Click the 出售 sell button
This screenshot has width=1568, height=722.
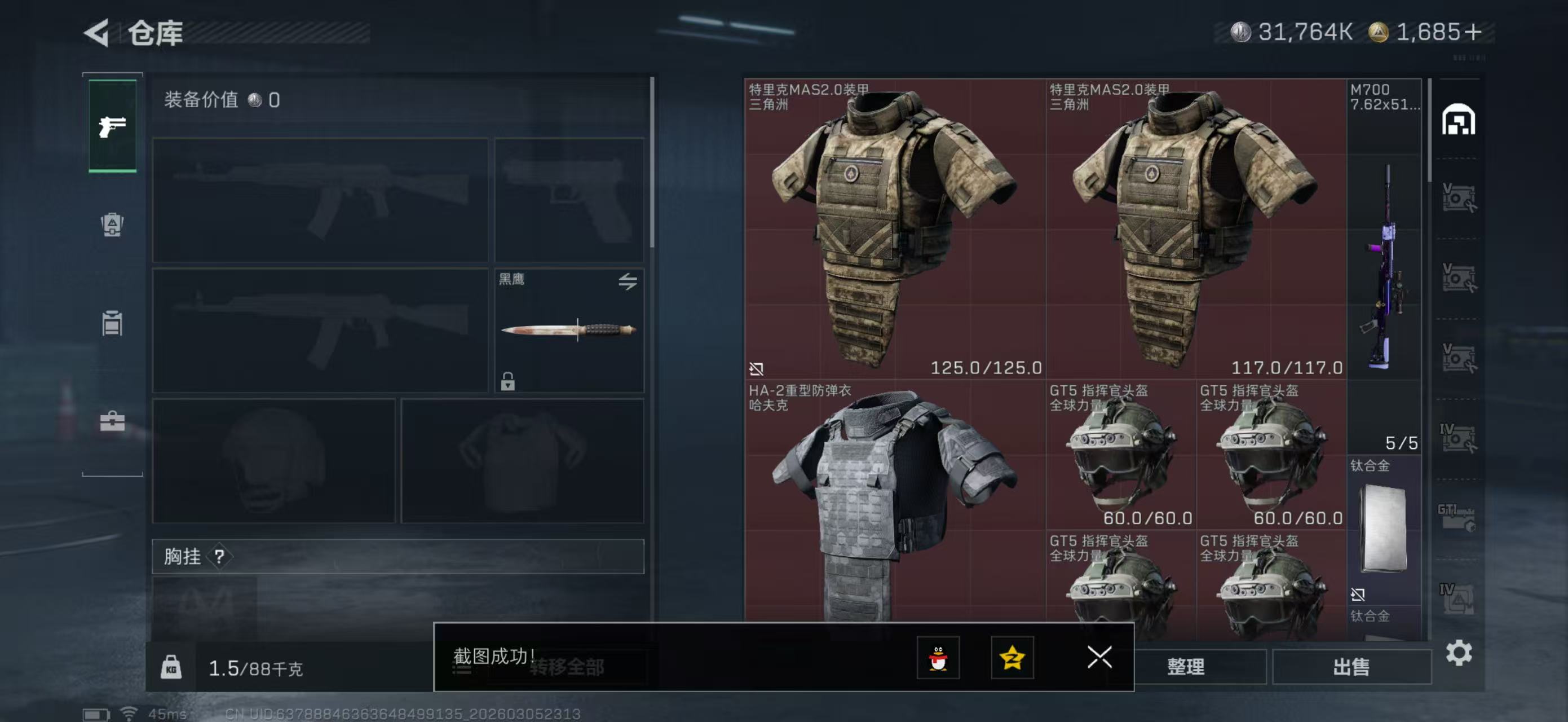coord(1350,667)
